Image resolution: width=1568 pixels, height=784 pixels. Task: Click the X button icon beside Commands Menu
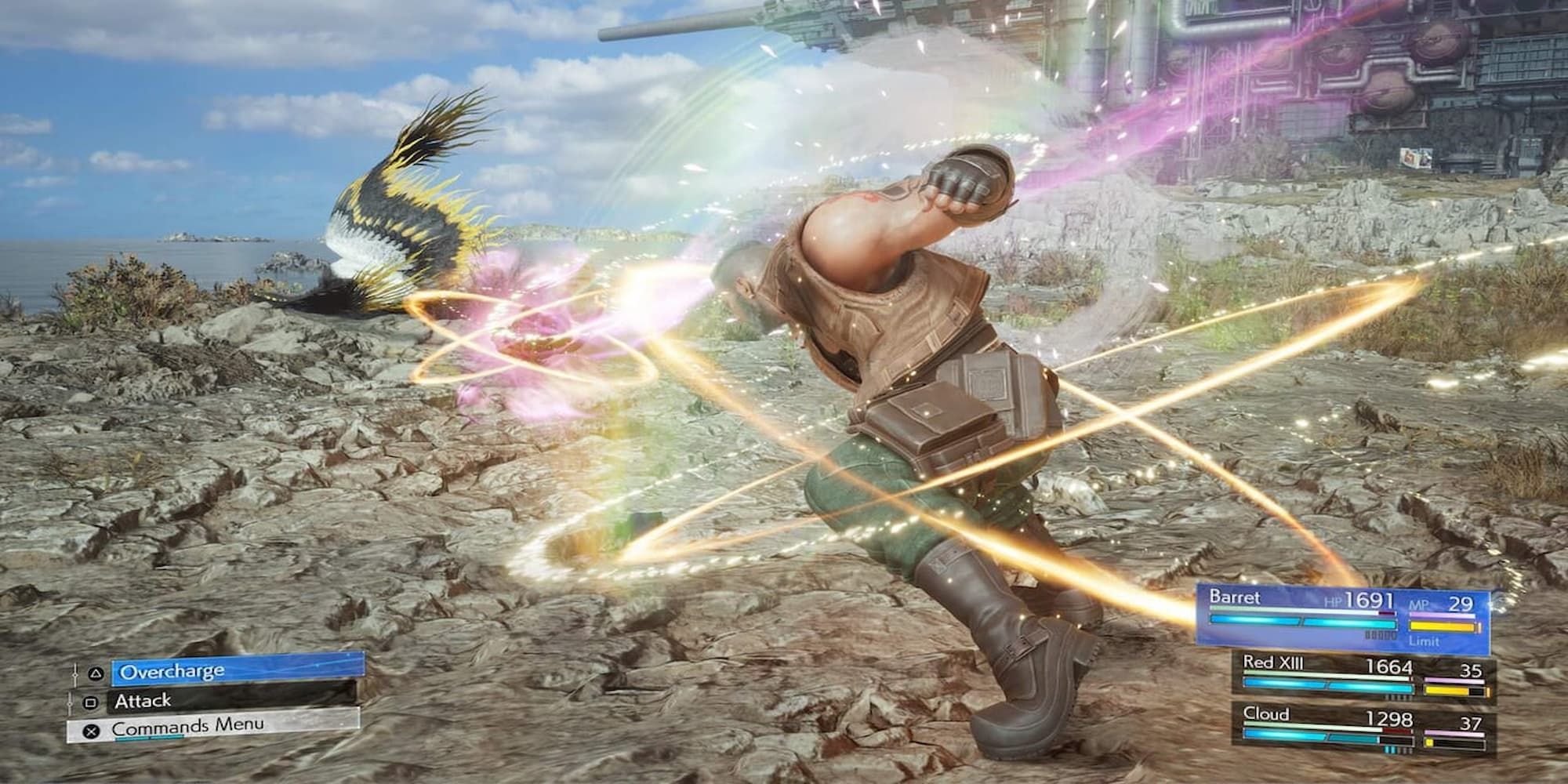click(x=91, y=731)
